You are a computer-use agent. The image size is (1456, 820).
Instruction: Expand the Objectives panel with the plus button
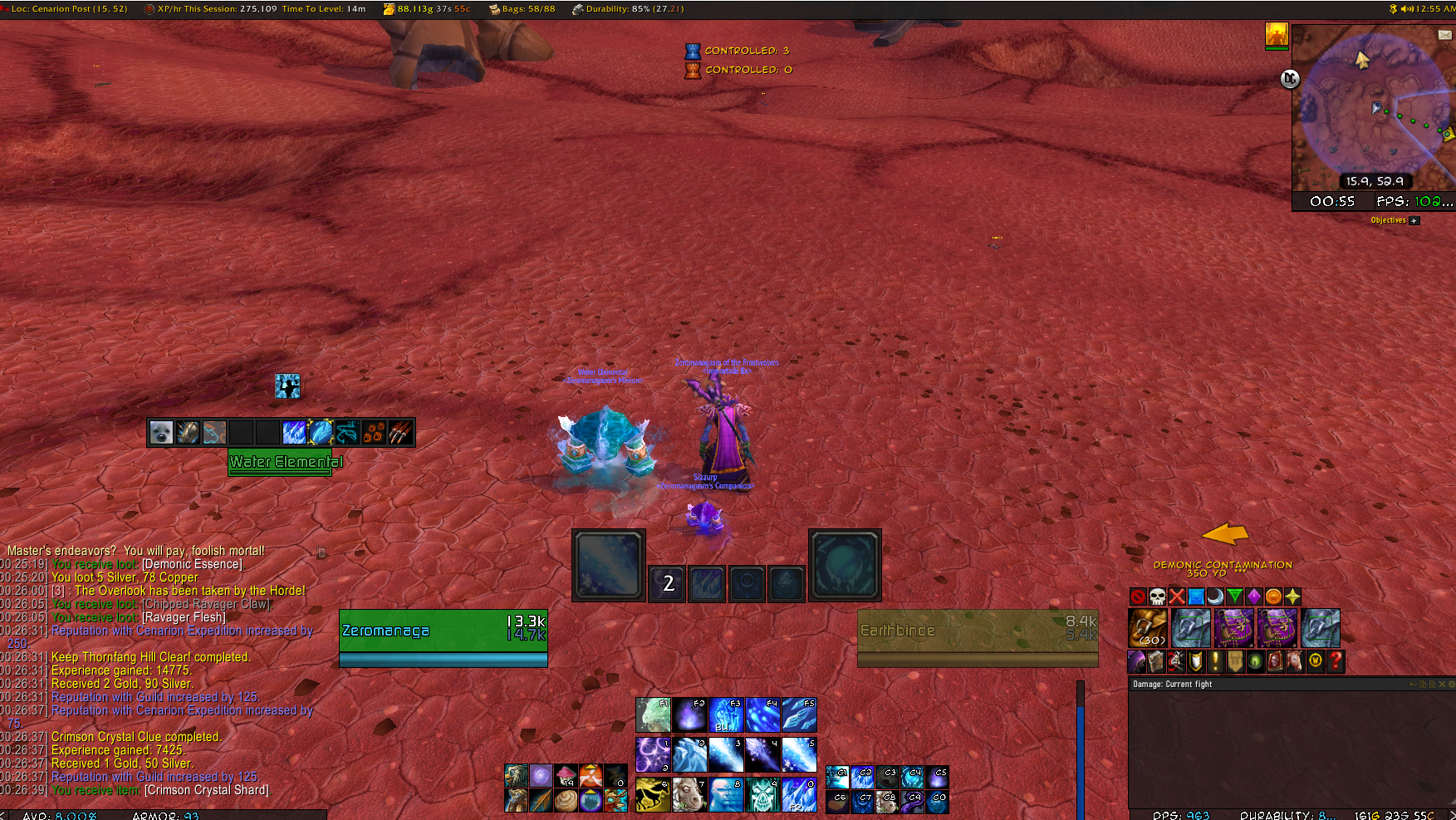click(1414, 220)
